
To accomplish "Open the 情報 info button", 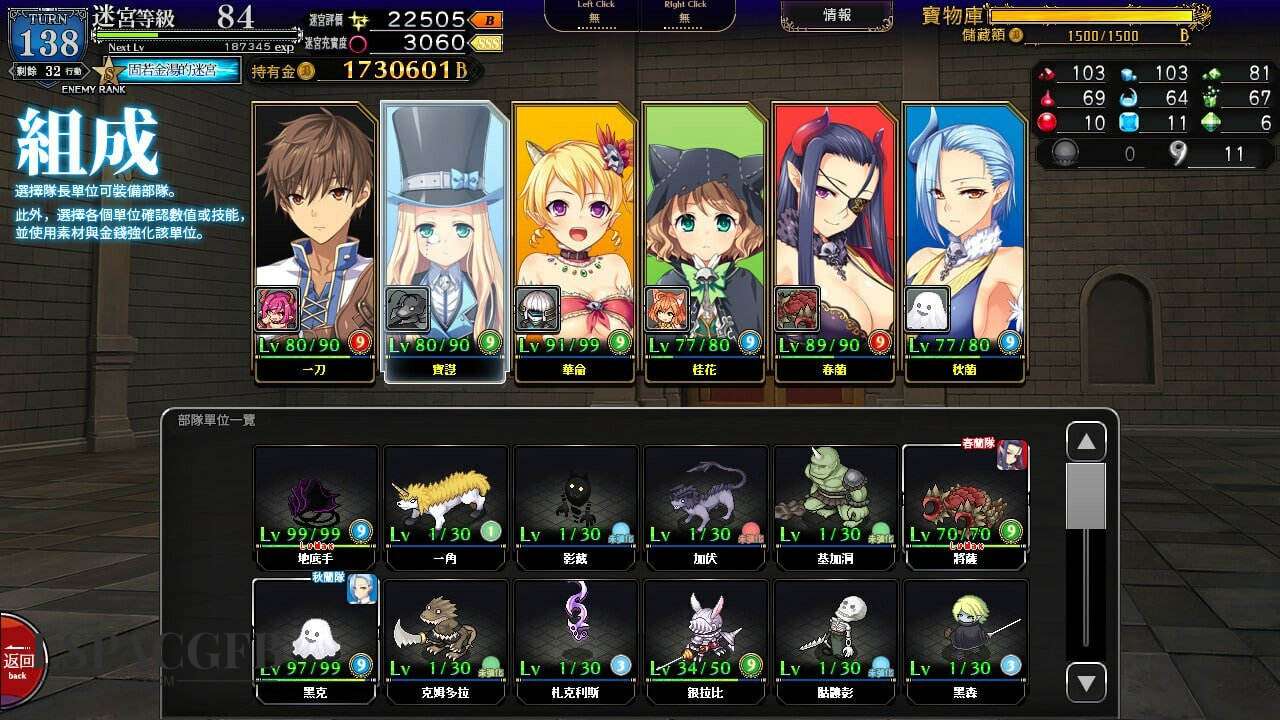I will [x=837, y=15].
